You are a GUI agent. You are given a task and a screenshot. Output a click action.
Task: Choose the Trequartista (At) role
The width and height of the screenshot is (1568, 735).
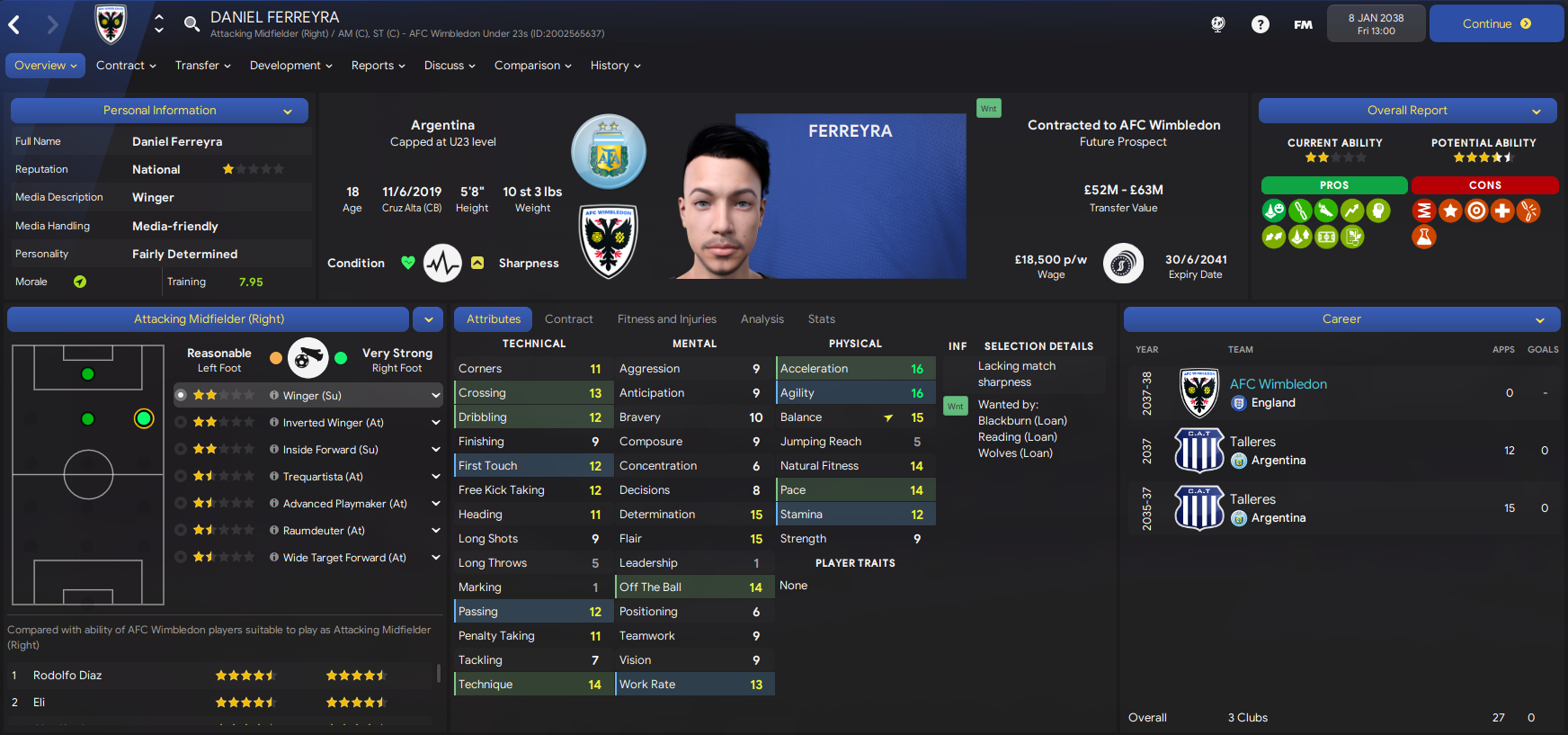point(323,477)
